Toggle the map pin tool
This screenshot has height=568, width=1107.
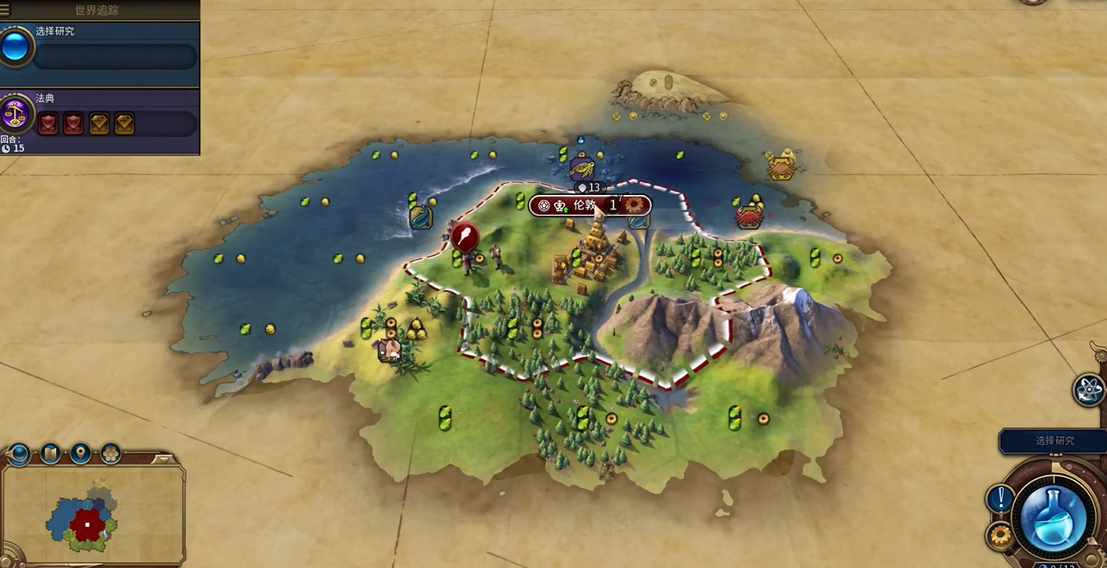(x=80, y=455)
